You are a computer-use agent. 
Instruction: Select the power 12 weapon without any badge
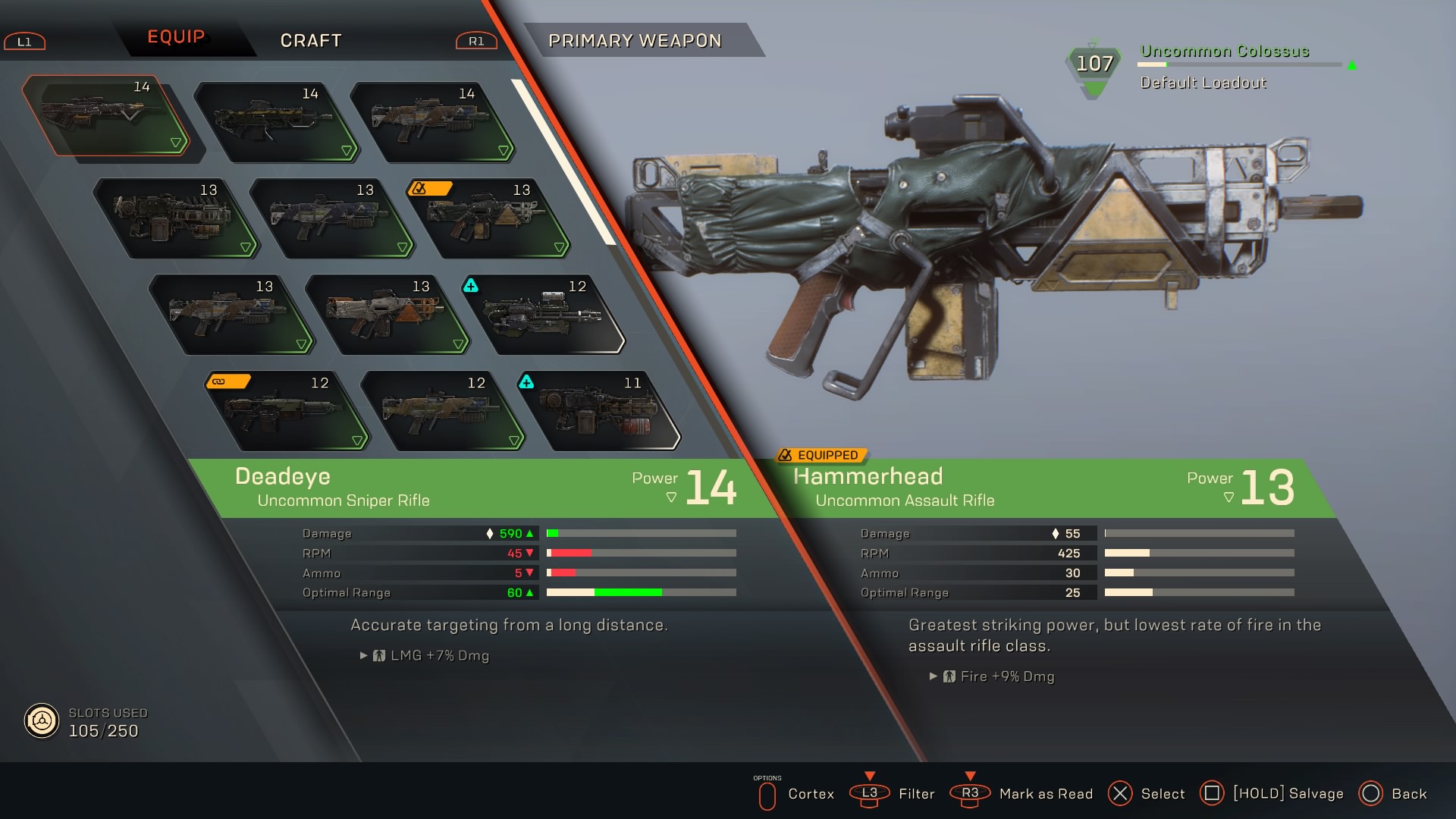pyautogui.click(x=444, y=411)
